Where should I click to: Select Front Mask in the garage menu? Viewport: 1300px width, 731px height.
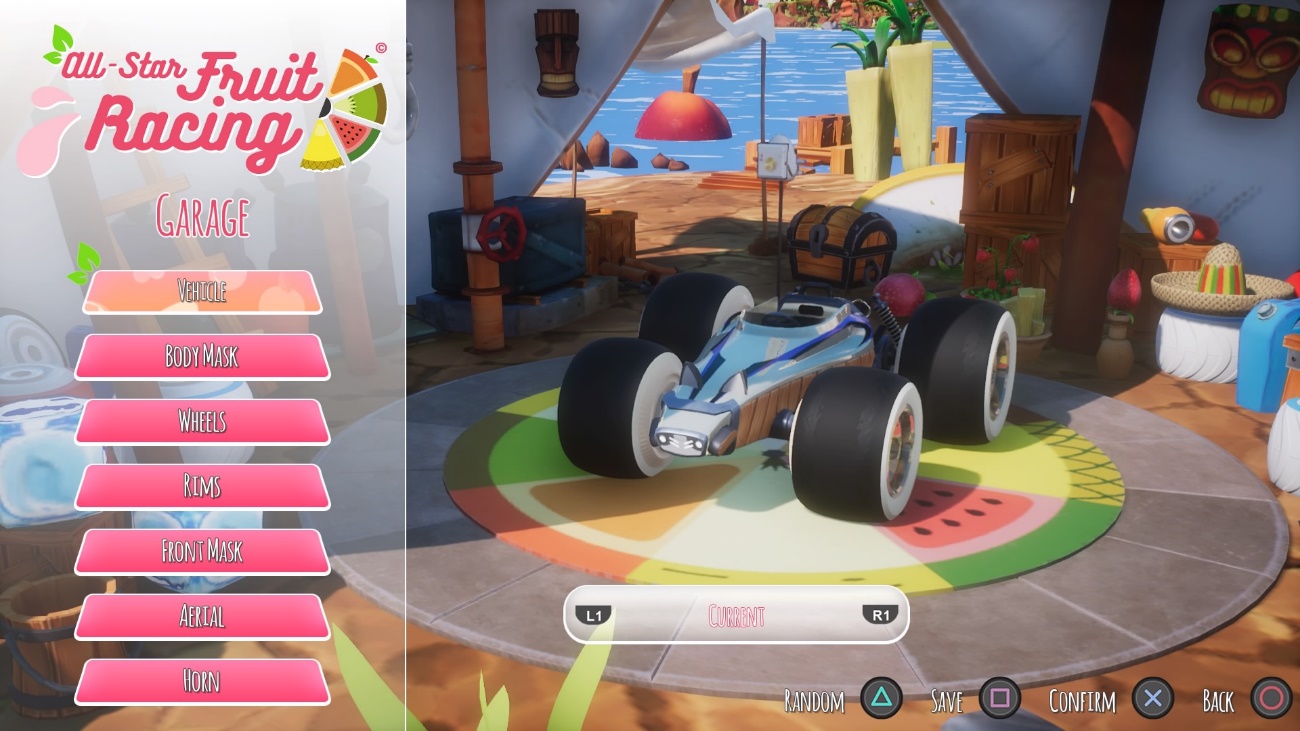pyautogui.click(x=202, y=552)
